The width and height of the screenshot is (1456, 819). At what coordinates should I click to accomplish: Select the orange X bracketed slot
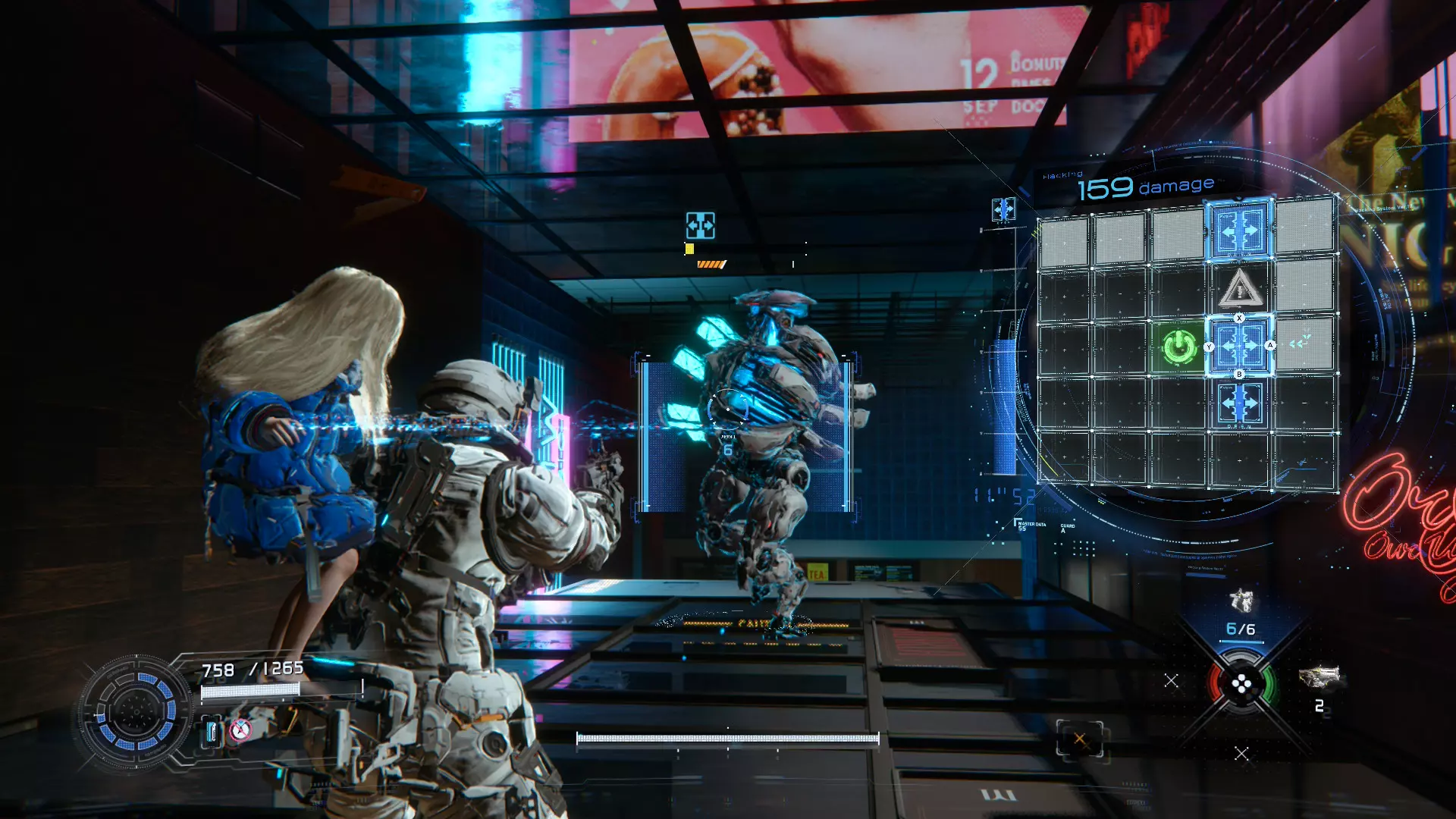click(x=1079, y=739)
